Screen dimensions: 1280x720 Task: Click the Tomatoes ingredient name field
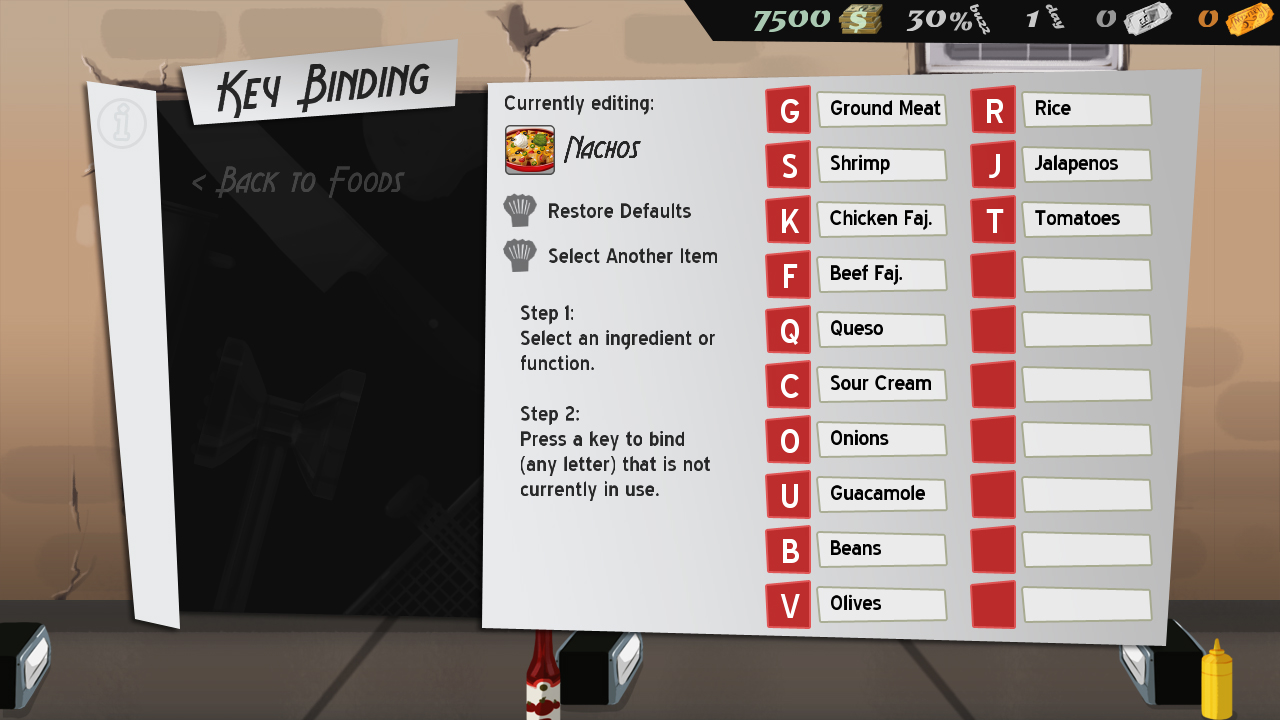(1086, 219)
